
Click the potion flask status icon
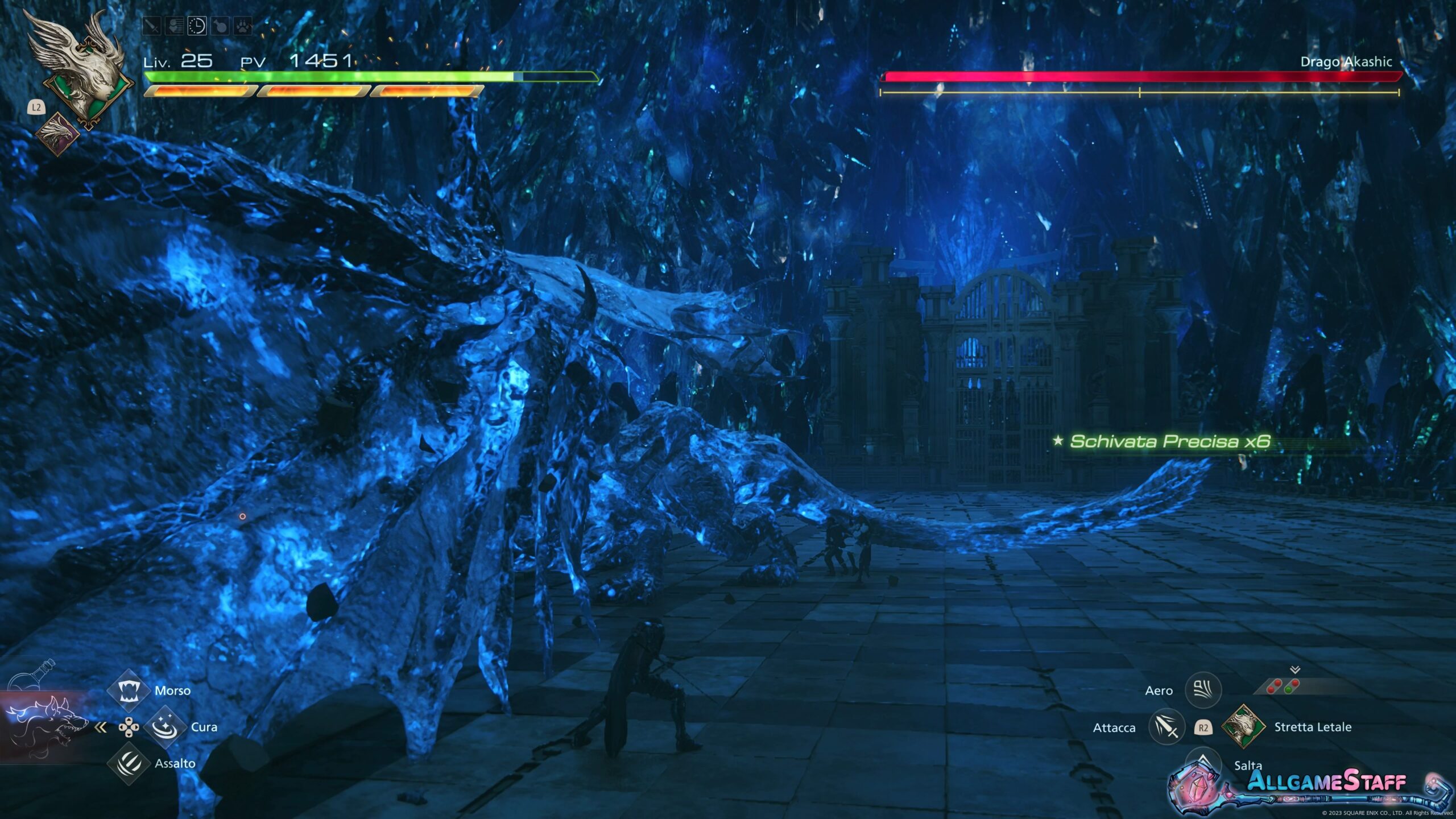(220, 26)
